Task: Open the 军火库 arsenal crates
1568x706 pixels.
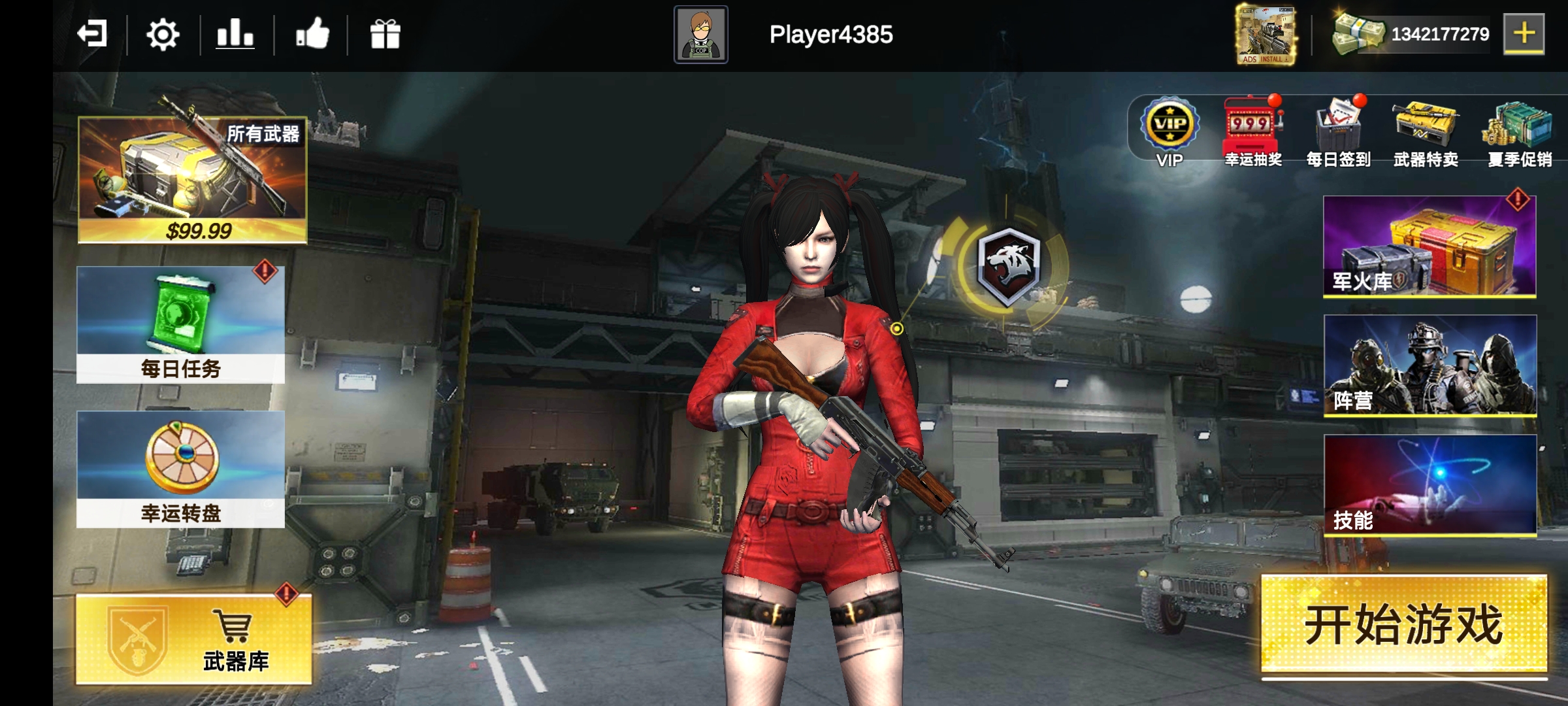Action: click(1429, 246)
